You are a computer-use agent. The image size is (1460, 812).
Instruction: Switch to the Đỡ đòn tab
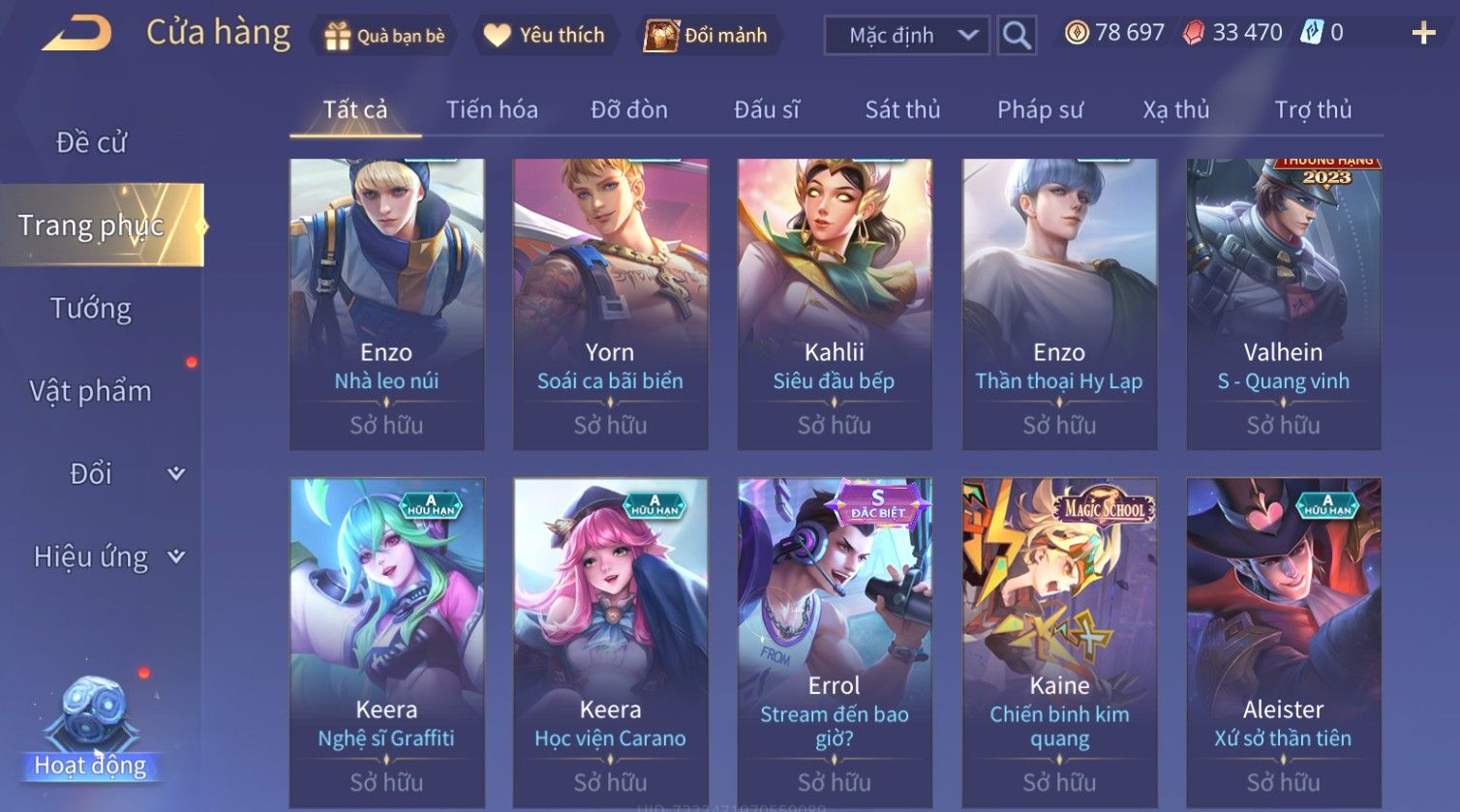629,109
